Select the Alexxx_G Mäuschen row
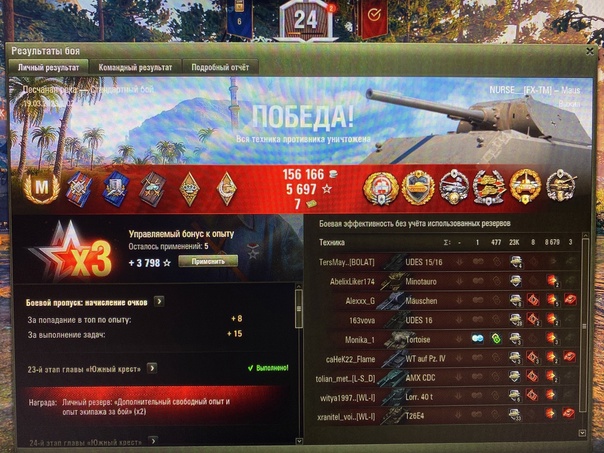The image size is (604, 453). click(x=440, y=300)
